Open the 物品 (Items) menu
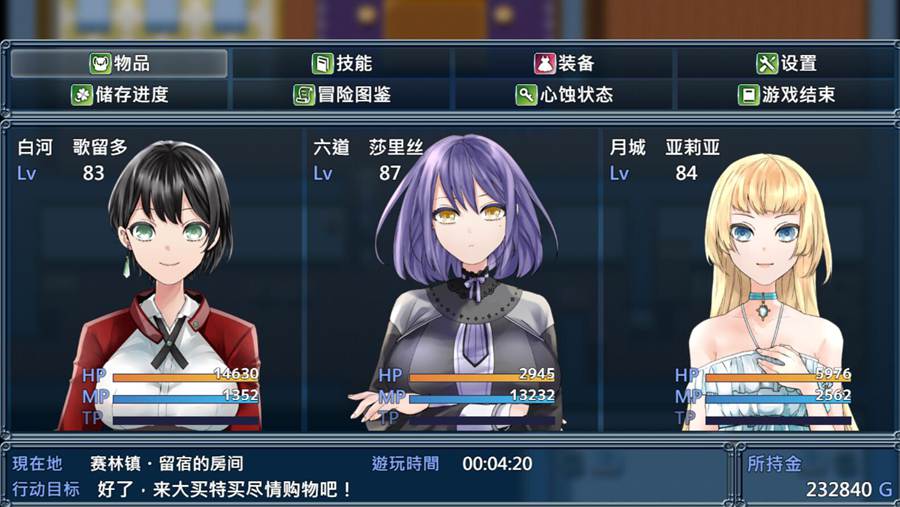The height and width of the screenshot is (507, 900). tap(120, 63)
